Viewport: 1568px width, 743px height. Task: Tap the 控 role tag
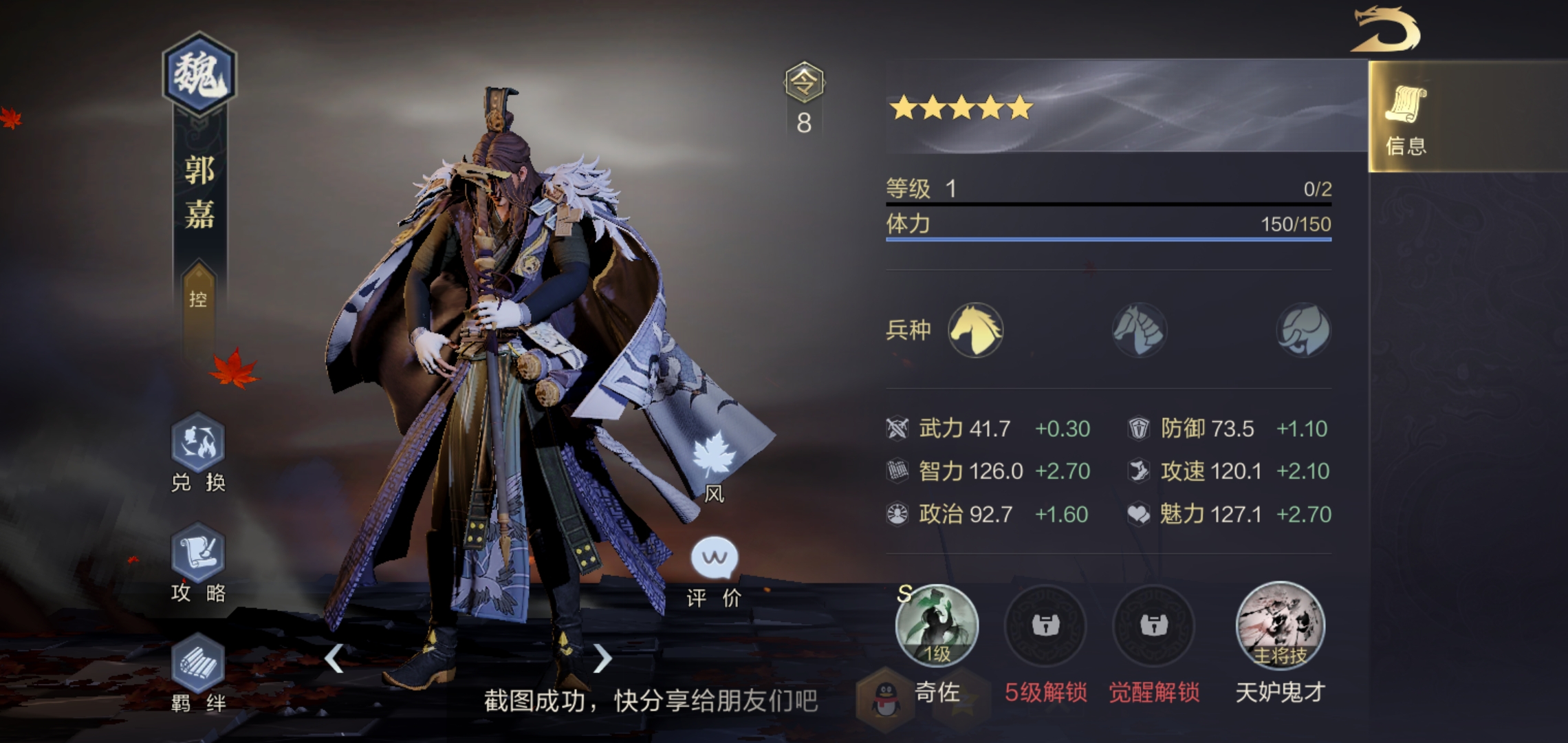pyautogui.click(x=198, y=299)
